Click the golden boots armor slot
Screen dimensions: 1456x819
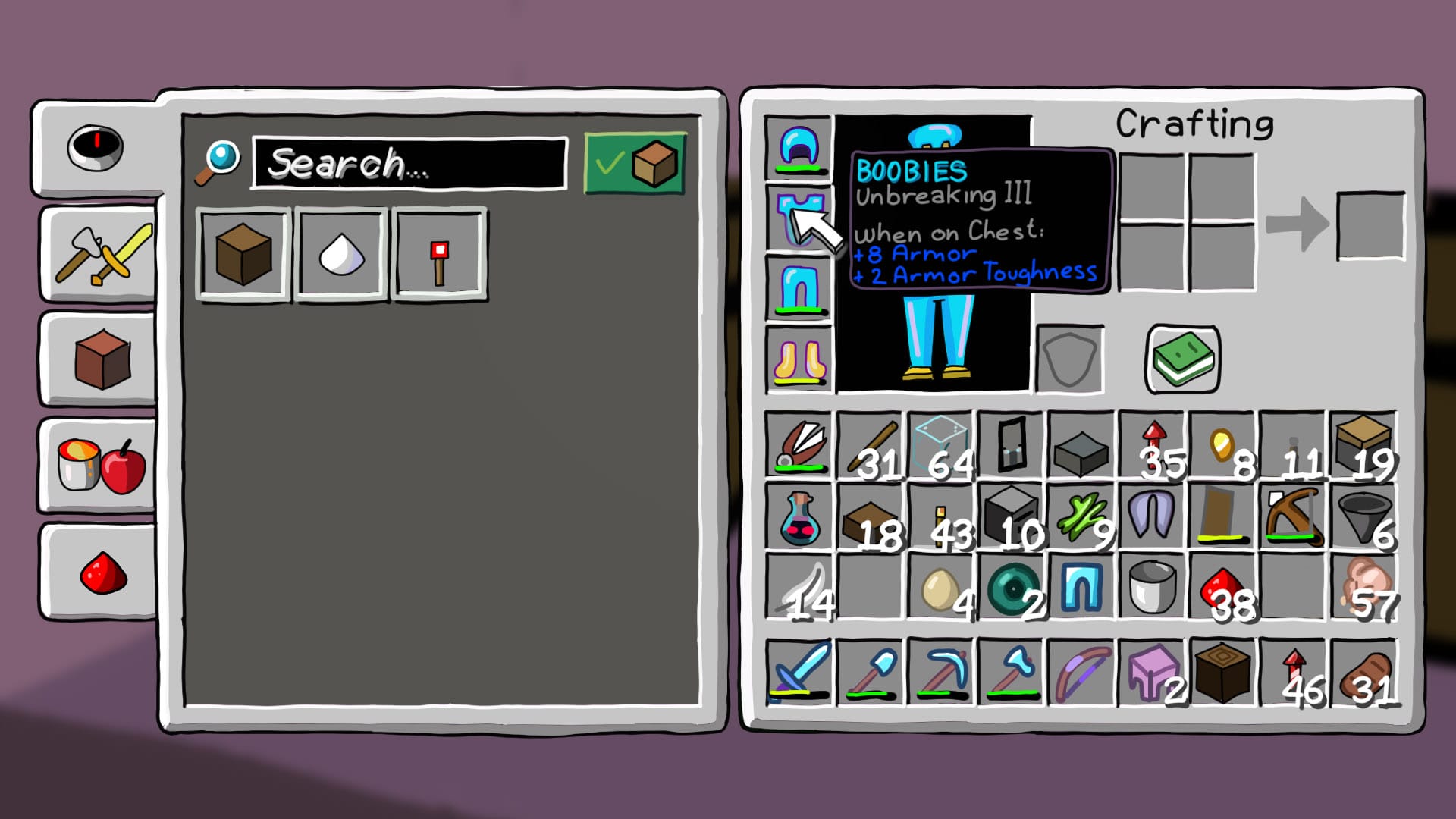(799, 359)
